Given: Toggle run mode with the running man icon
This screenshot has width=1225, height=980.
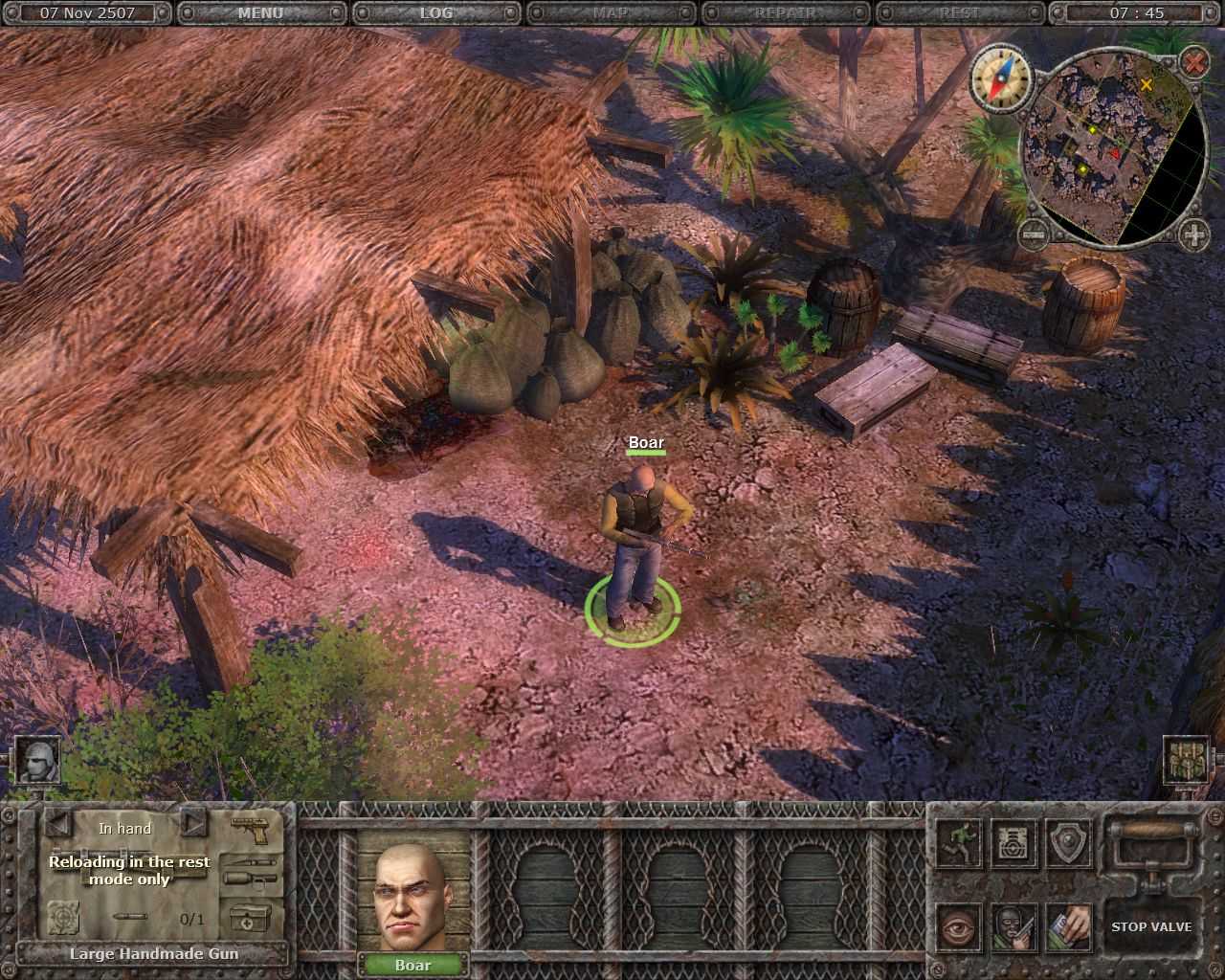Looking at the screenshot, I should click(959, 843).
